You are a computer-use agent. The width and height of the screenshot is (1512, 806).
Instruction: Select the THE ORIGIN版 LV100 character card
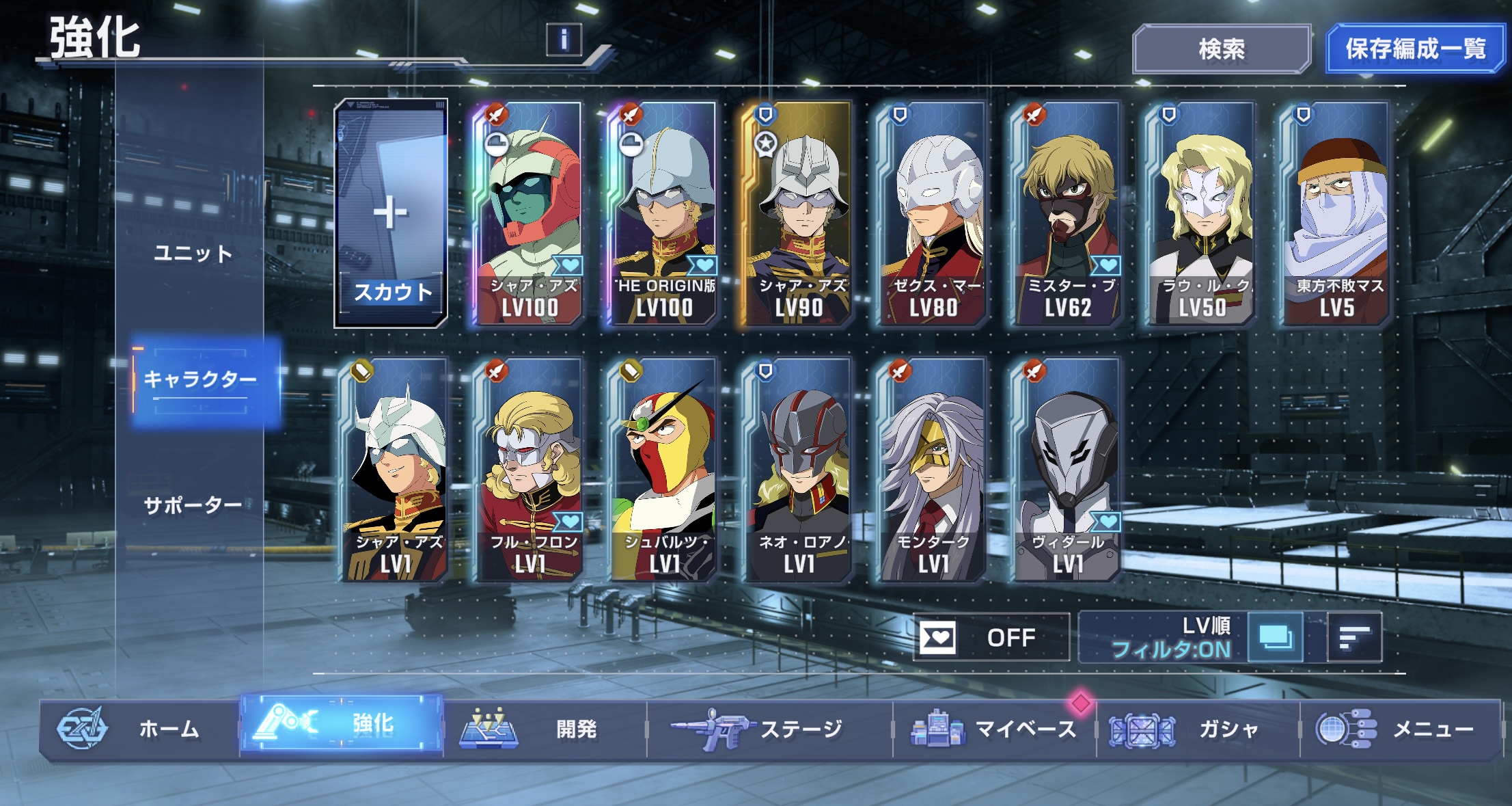click(x=663, y=215)
